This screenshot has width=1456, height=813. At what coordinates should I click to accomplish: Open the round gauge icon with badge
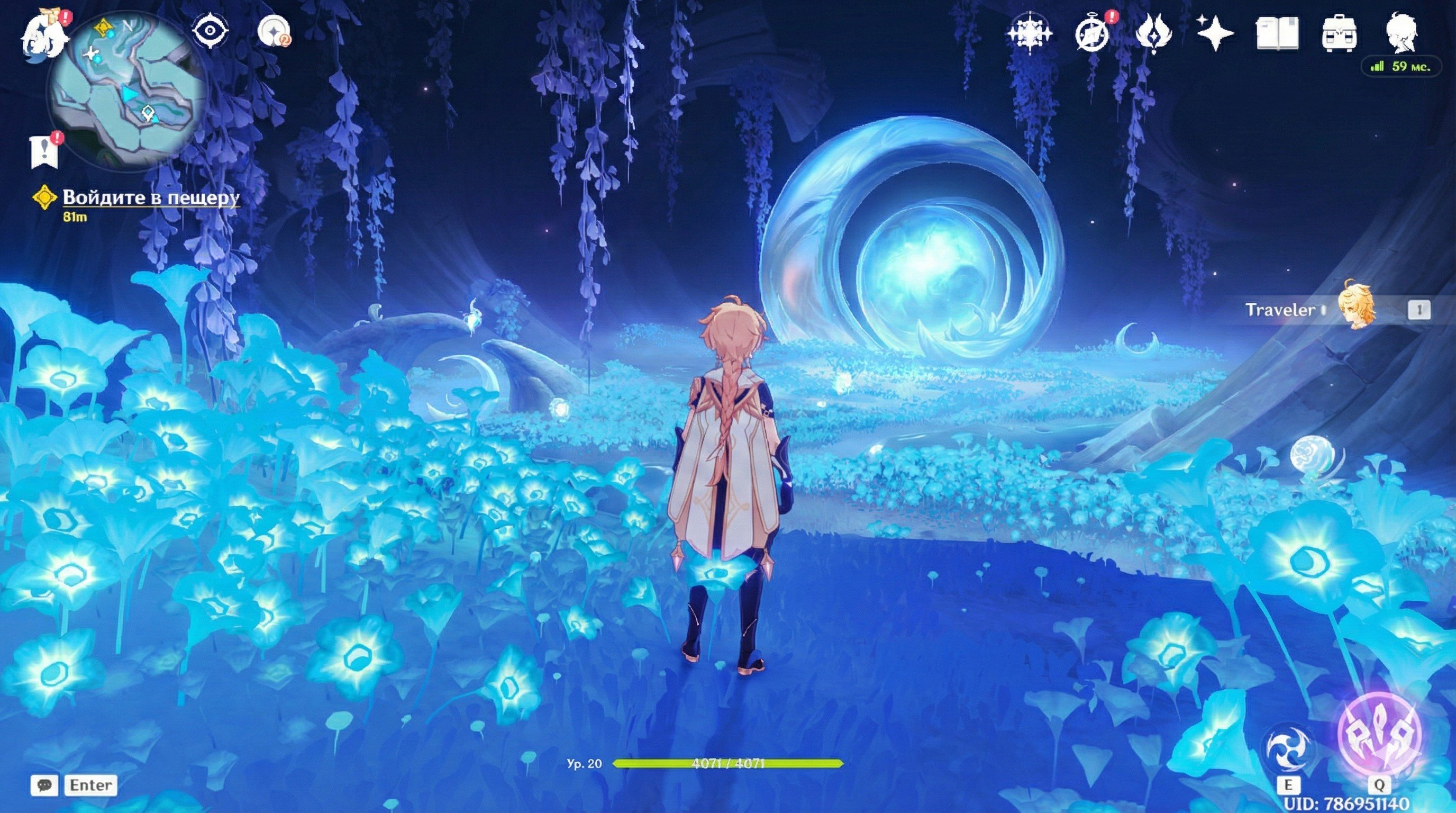[274, 31]
